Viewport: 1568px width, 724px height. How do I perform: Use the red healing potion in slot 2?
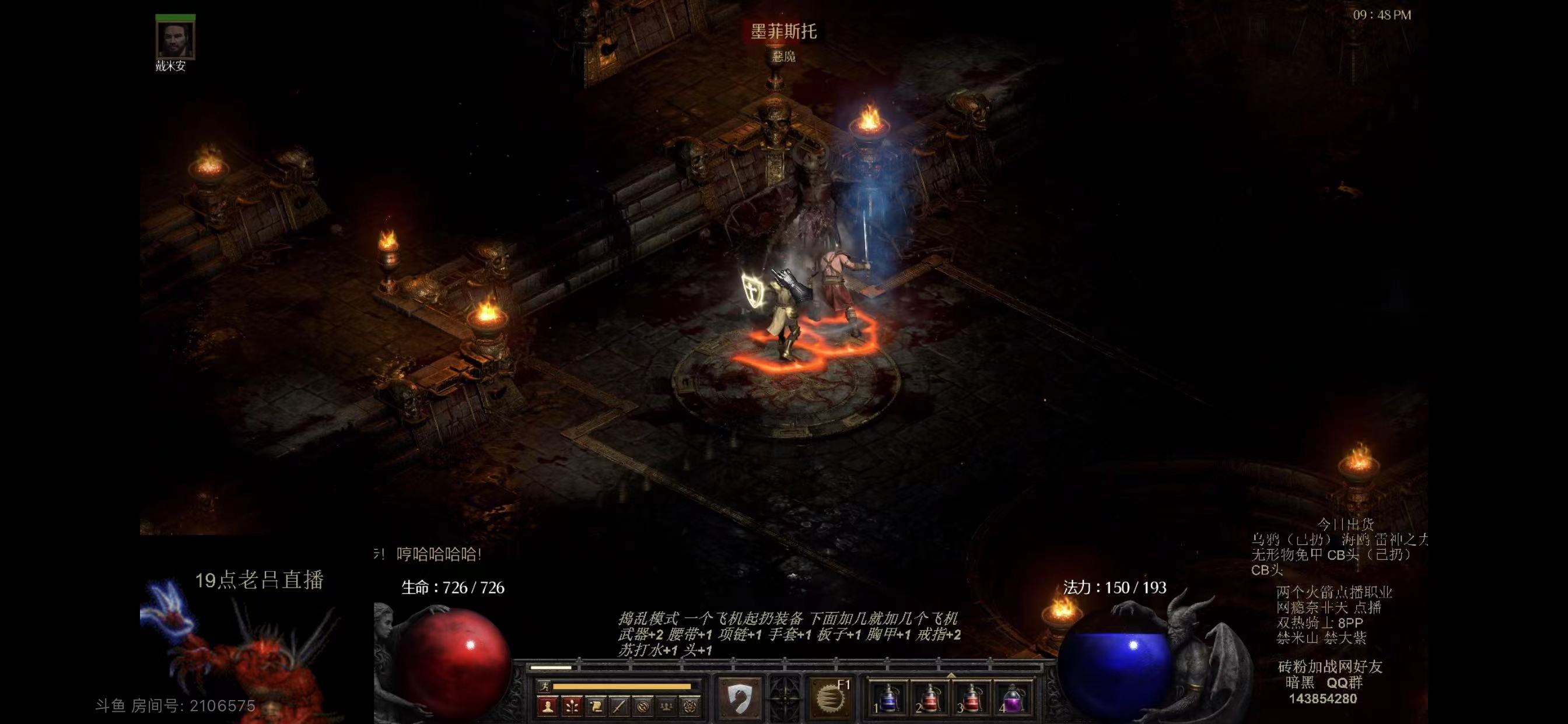[929, 698]
